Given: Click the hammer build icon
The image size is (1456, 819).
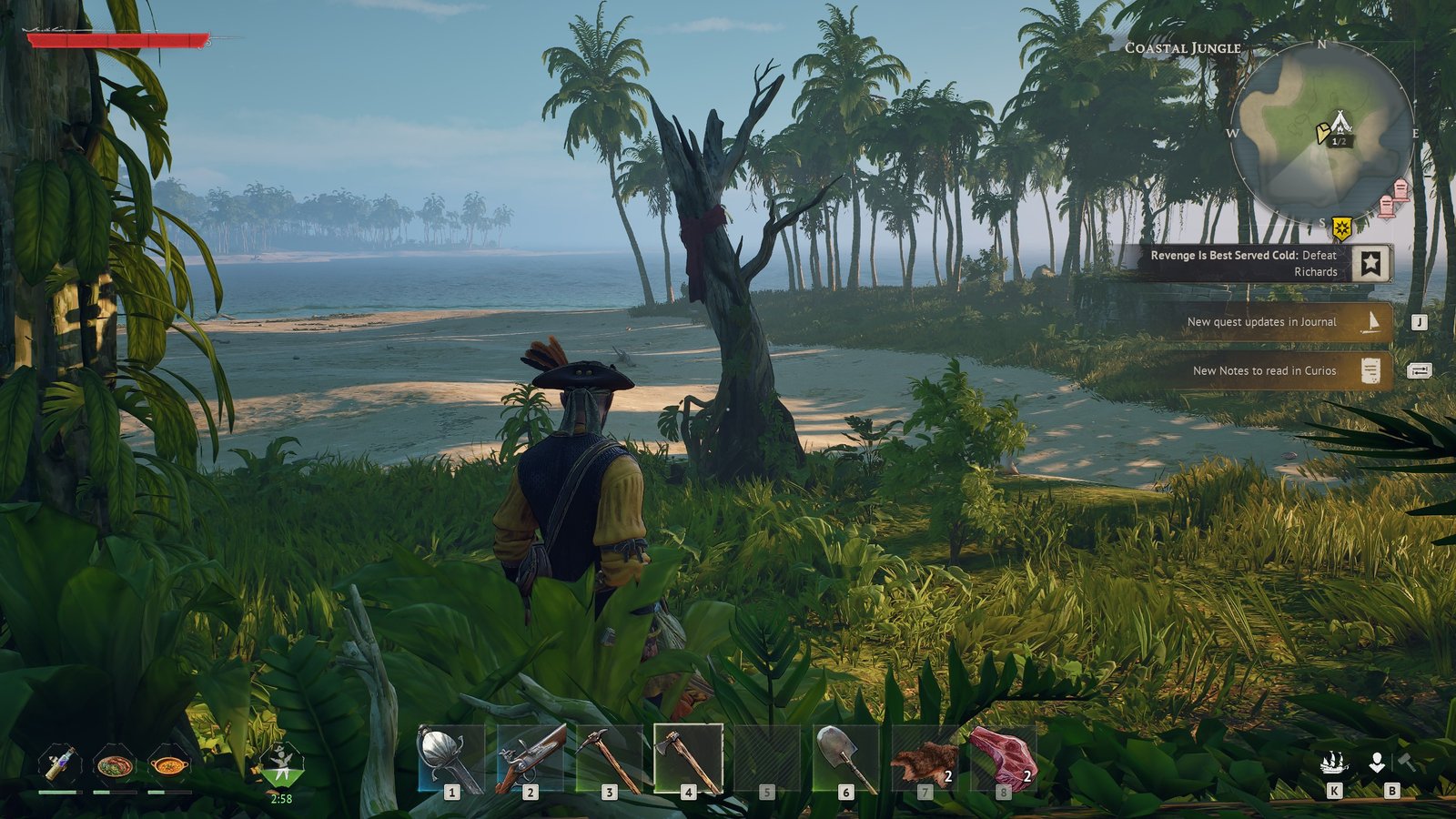Looking at the screenshot, I should pyautogui.click(x=1407, y=761).
